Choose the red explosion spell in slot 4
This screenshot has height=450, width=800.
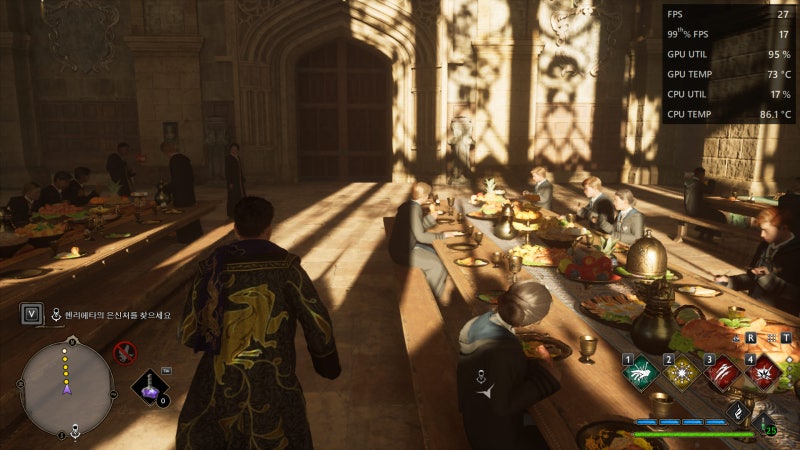tap(764, 372)
